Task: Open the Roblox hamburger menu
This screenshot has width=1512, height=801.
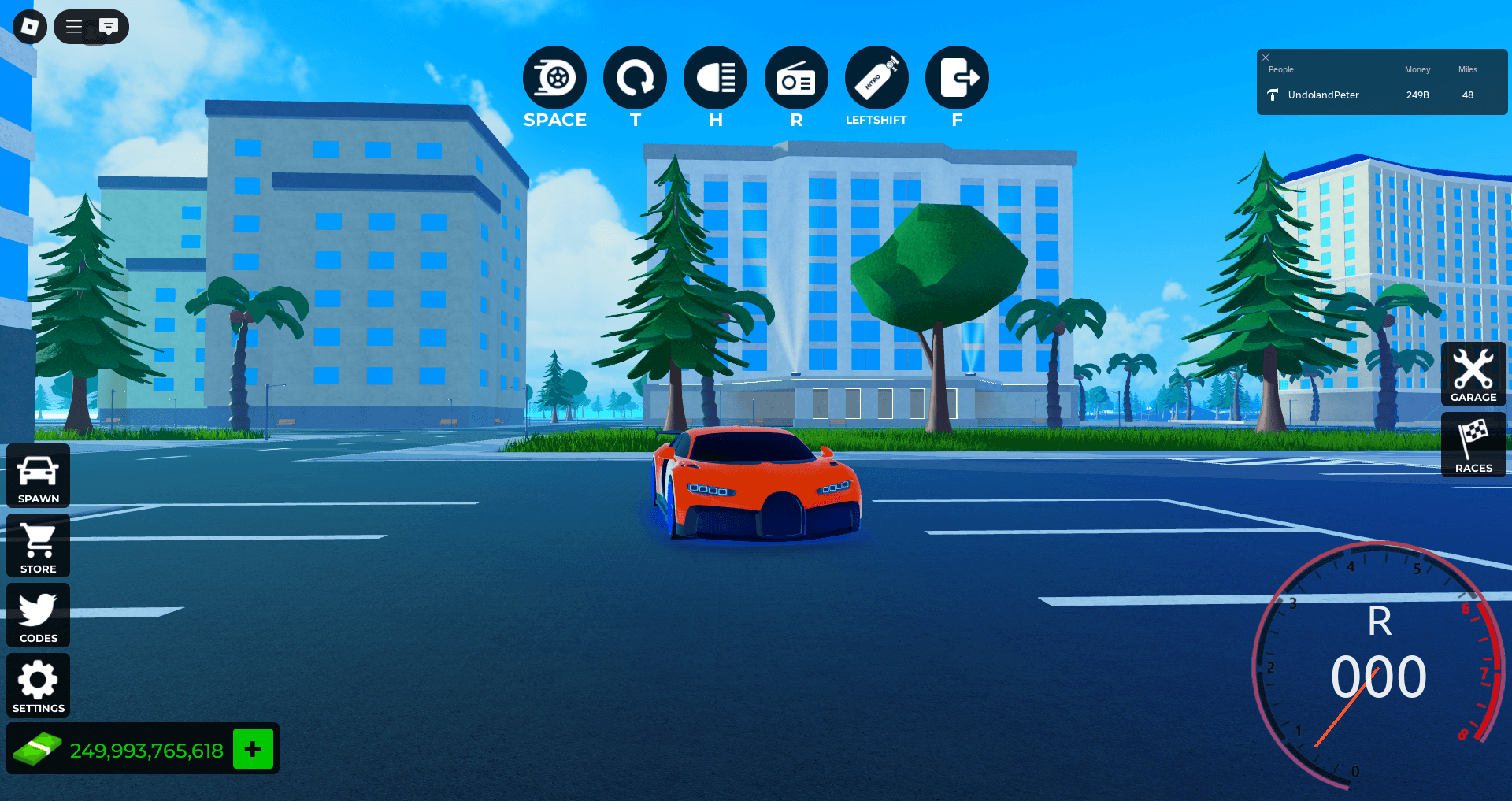Action: coord(73,26)
